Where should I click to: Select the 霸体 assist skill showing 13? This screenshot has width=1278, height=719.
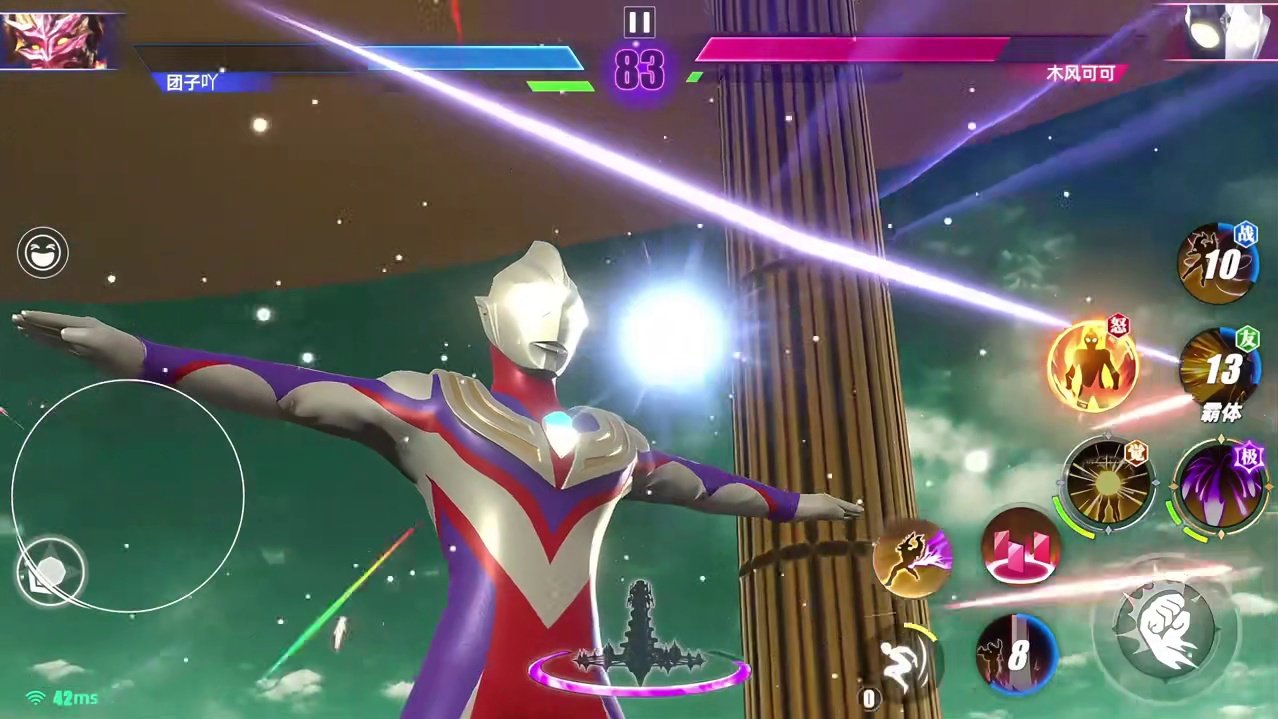click(x=1218, y=370)
